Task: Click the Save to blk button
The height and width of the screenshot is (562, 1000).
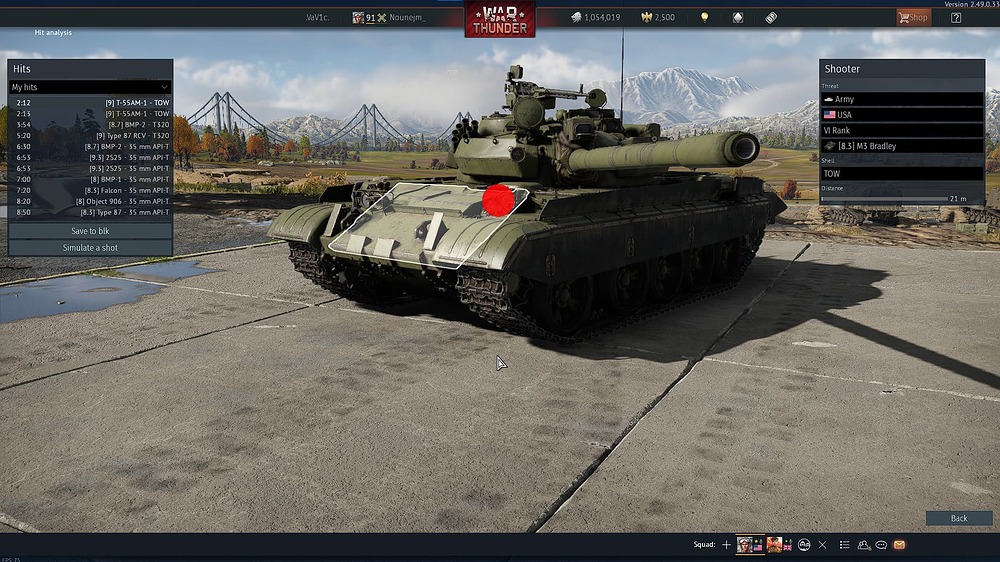Action: (90, 231)
